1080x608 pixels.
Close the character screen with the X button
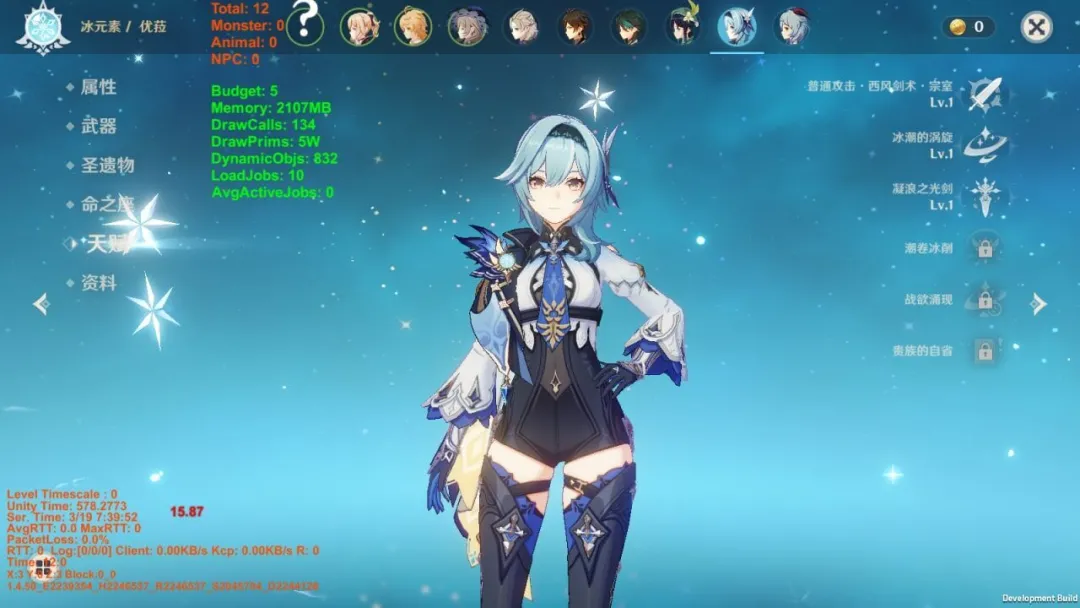[x=1037, y=27]
